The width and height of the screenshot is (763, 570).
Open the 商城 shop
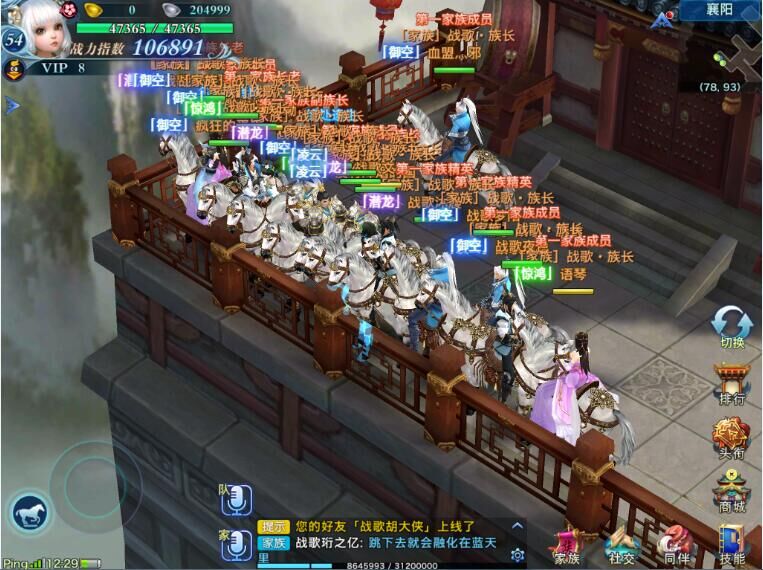(x=732, y=492)
